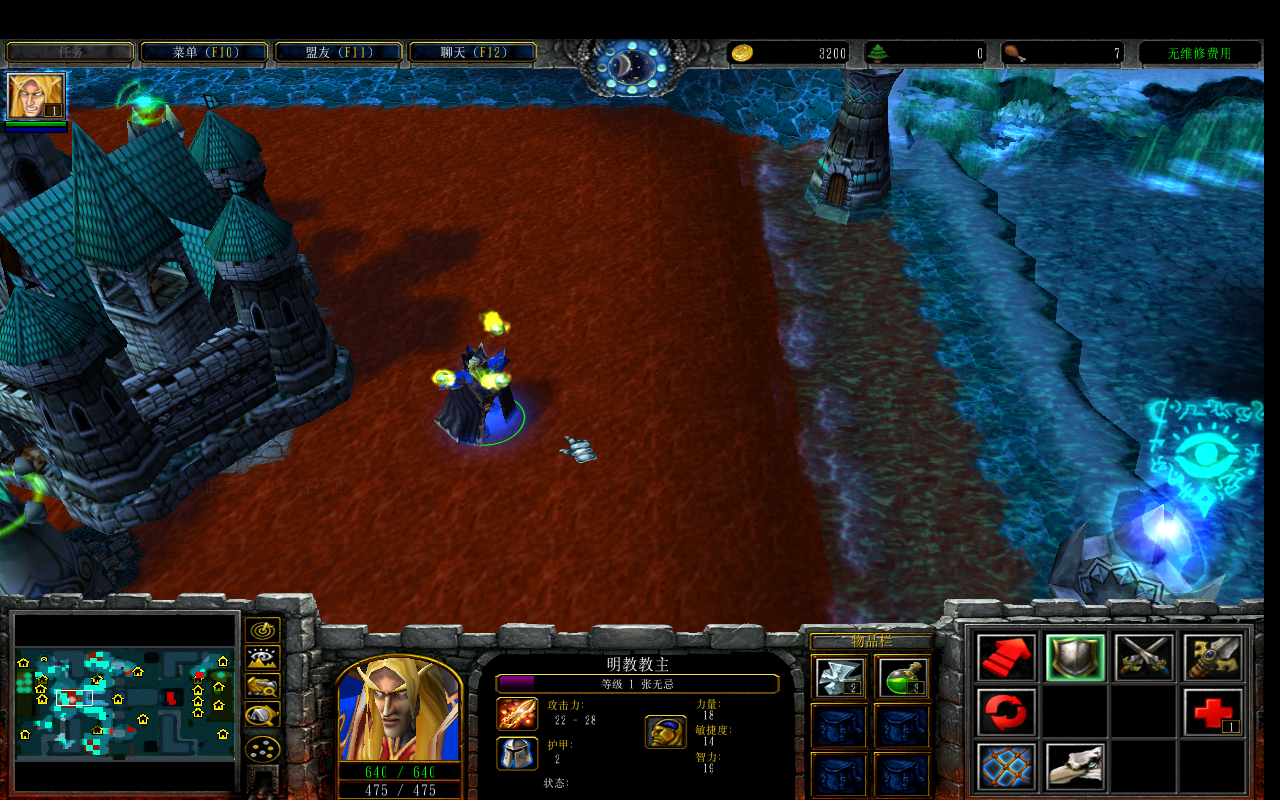Image resolution: width=1280 pixels, height=800 pixels.
Task: Use the green potion in inventory
Action: [x=903, y=677]
